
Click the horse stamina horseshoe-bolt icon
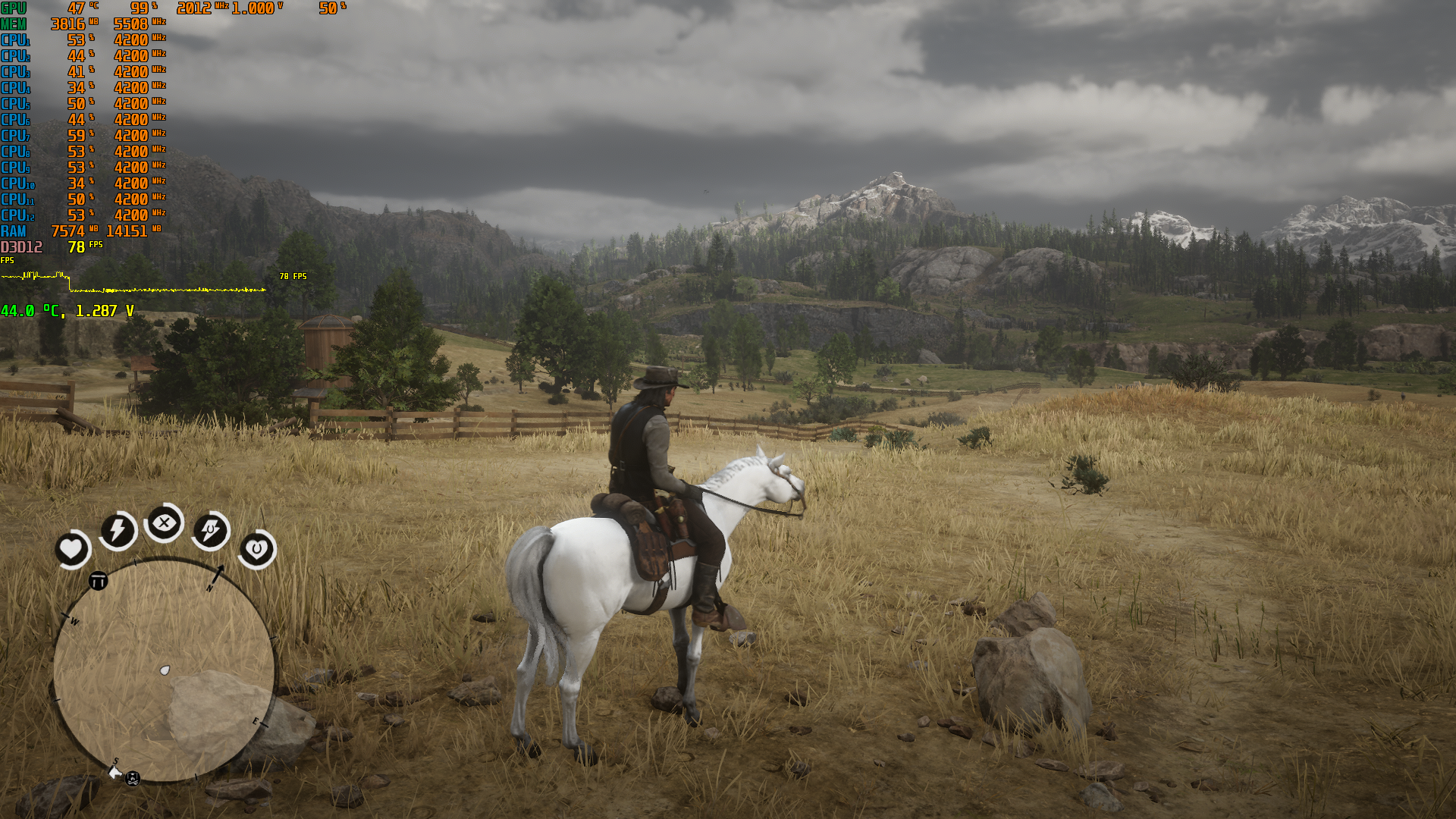(x=210, y=529)
